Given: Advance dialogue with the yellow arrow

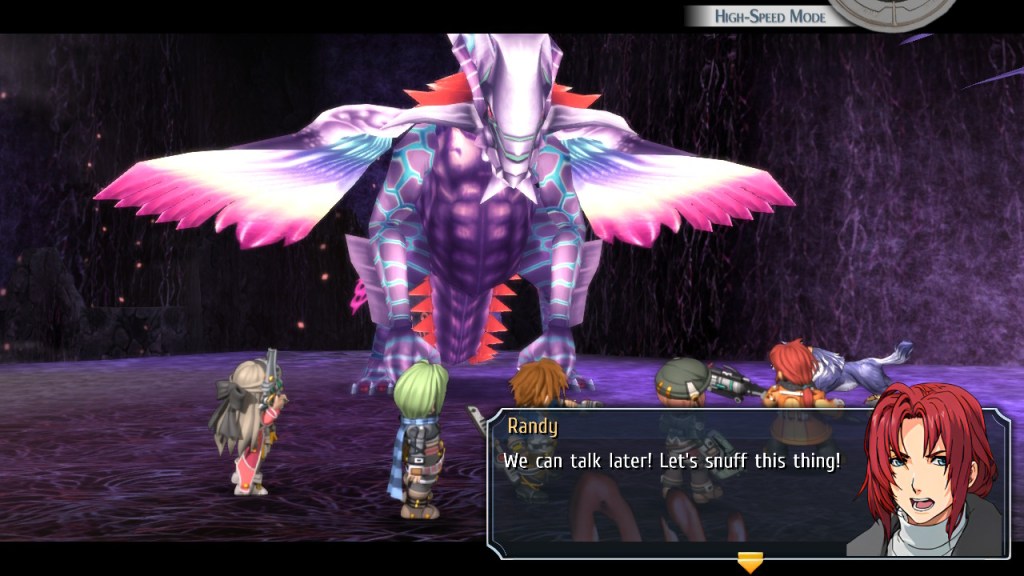Looking at the screenshot, I should tap(749, 561).
